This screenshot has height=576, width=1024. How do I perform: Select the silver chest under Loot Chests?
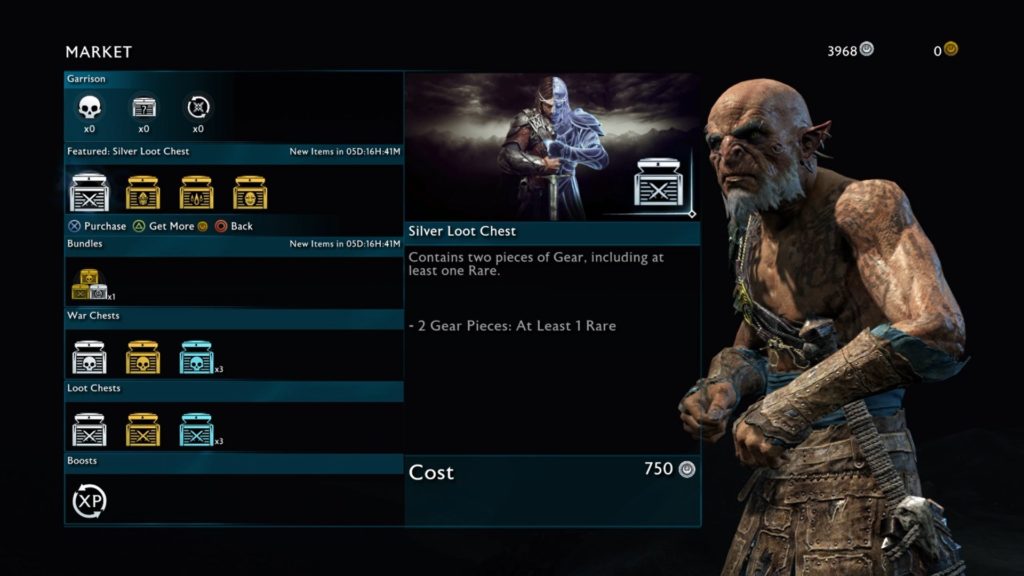click(x=89, y=429)
